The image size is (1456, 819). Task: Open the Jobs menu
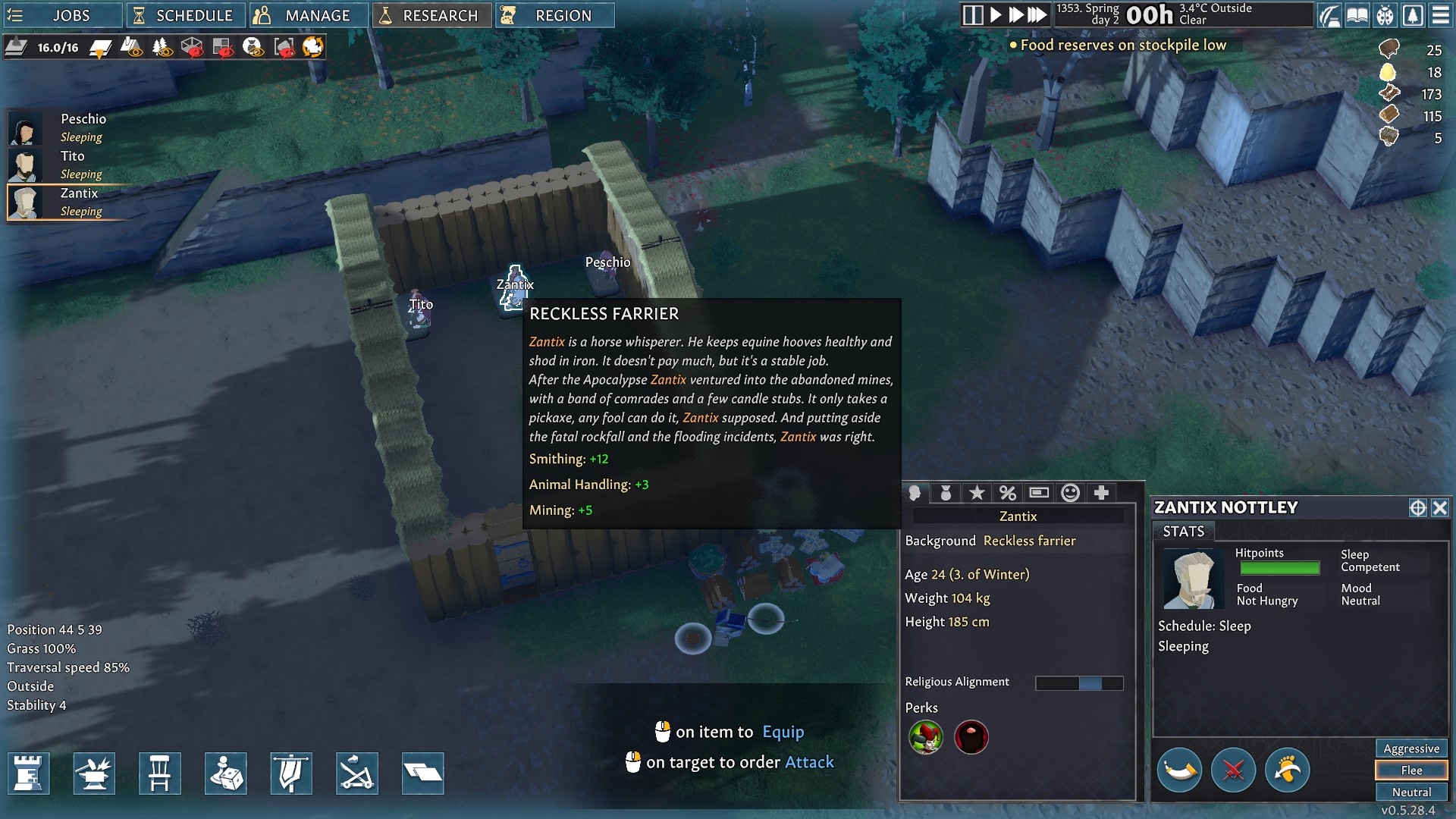(x=62, y=15)
